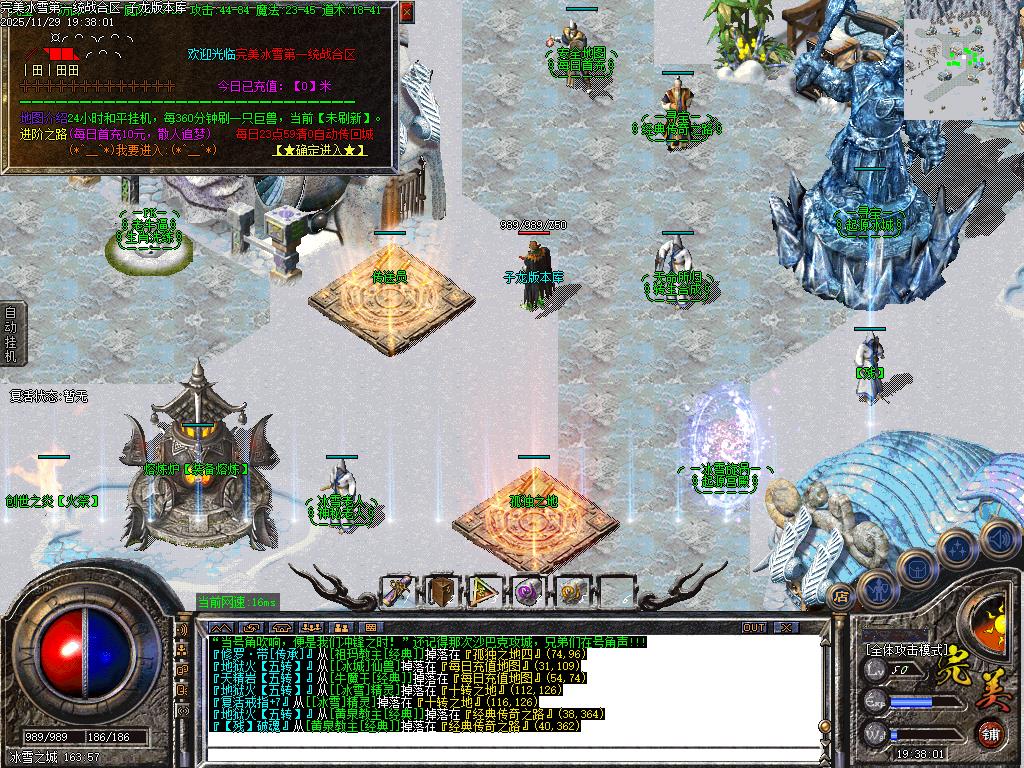Select the golden spiral stone hotbar slot
This screenshot has width=1024, height=768.
pyautogui.click(x=571, y=591)
